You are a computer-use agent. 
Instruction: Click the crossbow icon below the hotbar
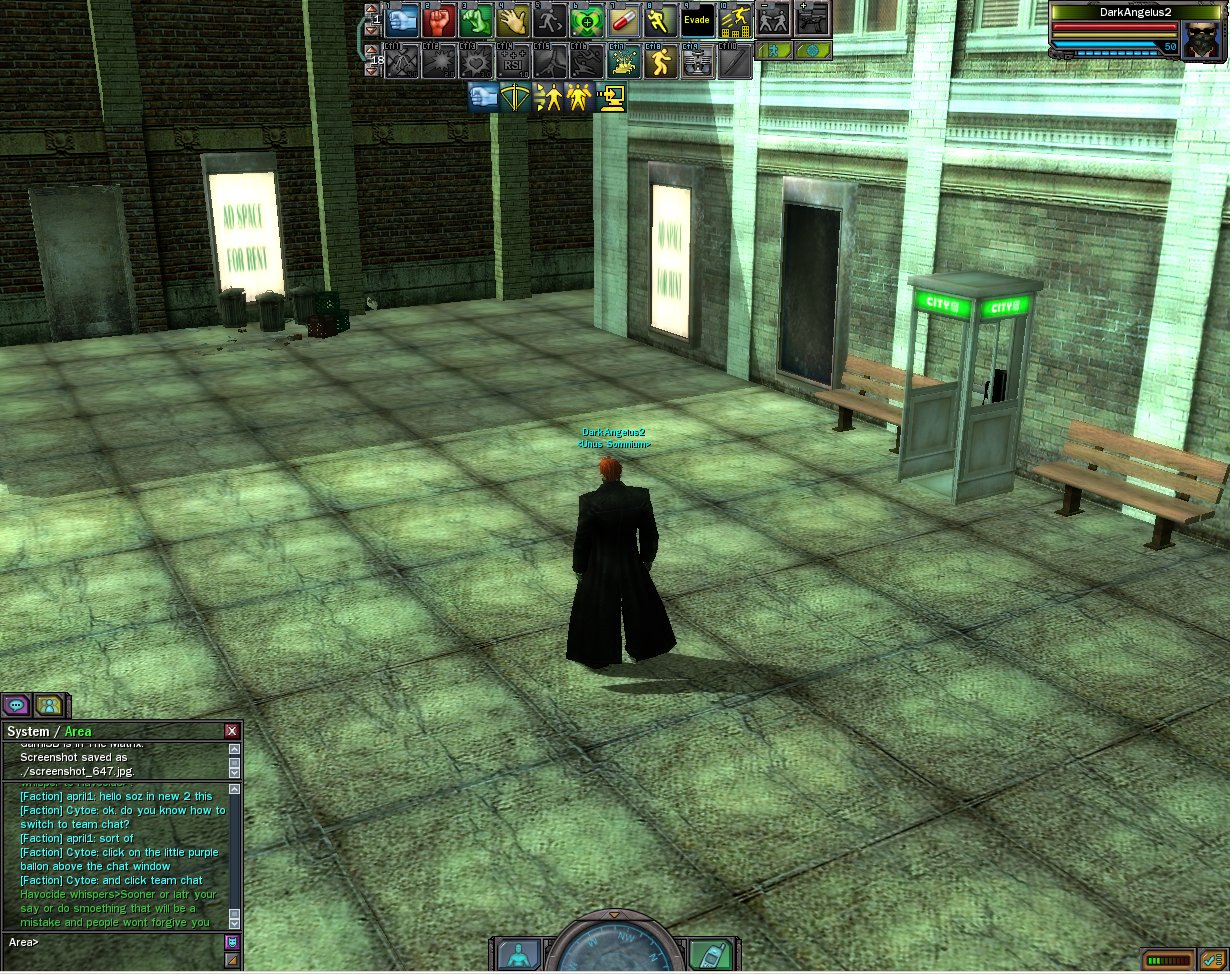516,97
